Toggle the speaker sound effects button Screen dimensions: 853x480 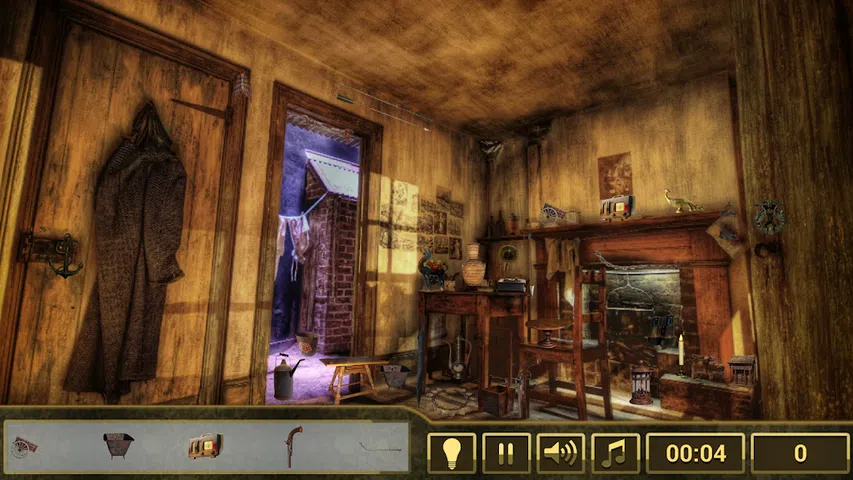click(561, 453)
